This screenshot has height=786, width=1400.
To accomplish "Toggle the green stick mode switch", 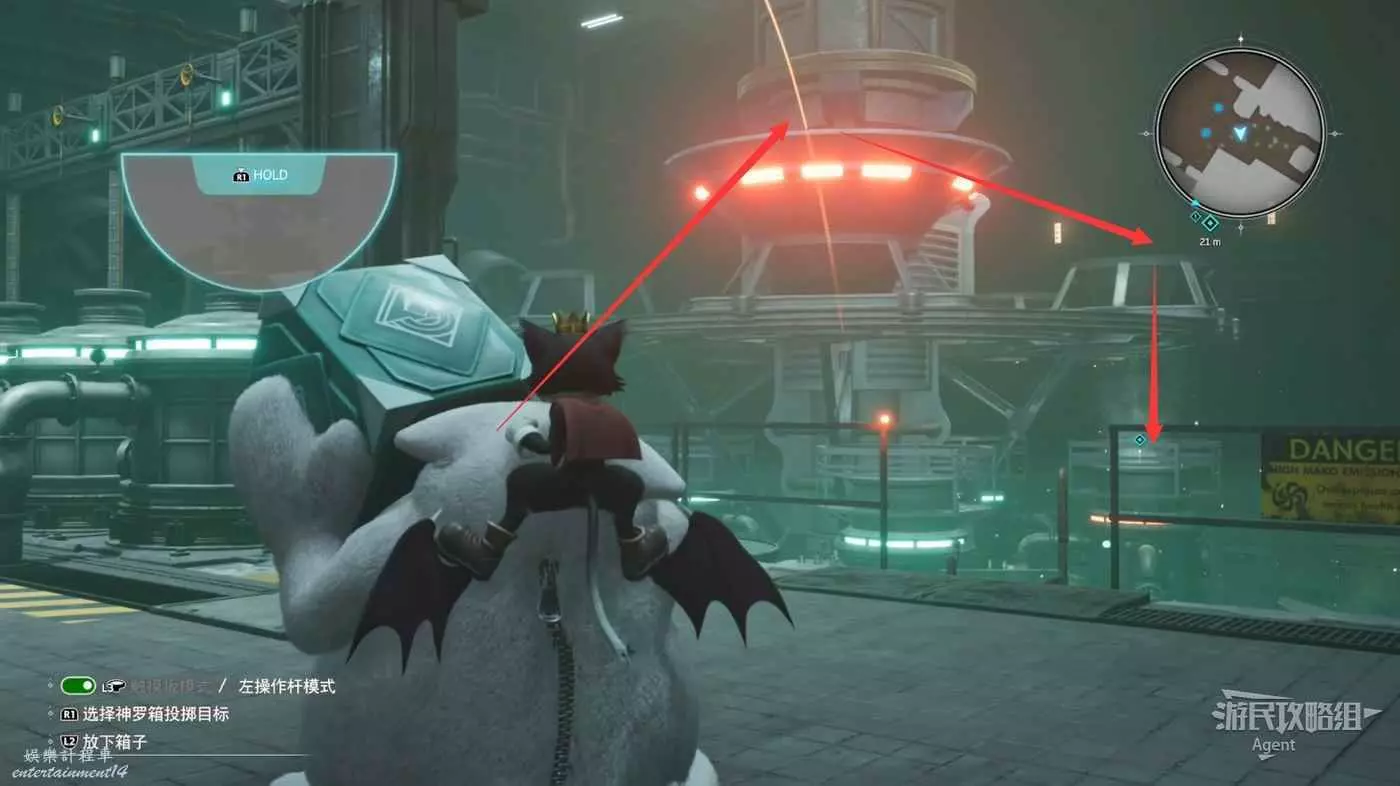I will (x=78, y=686).
